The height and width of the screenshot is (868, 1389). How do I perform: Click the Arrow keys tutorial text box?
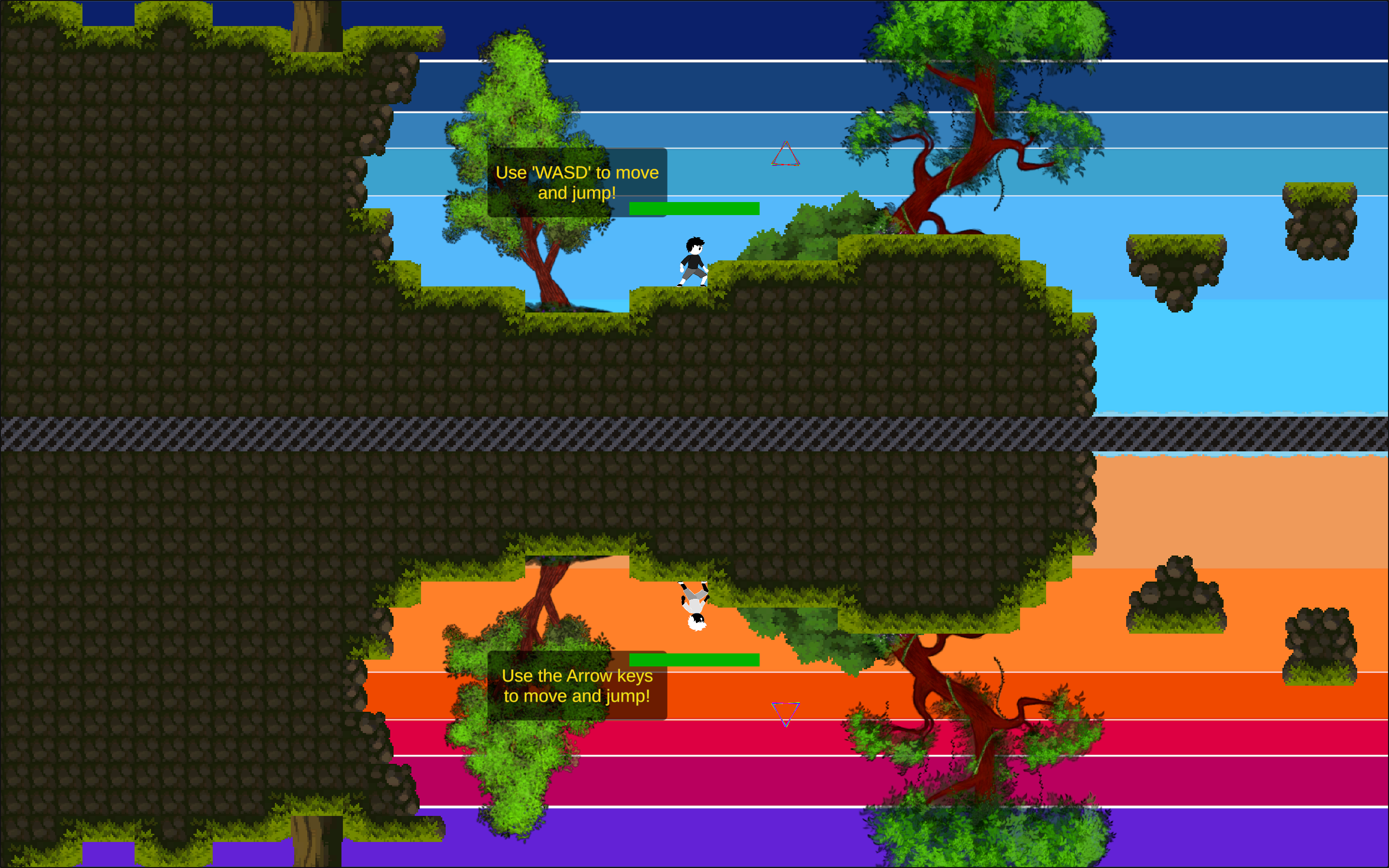577,686
